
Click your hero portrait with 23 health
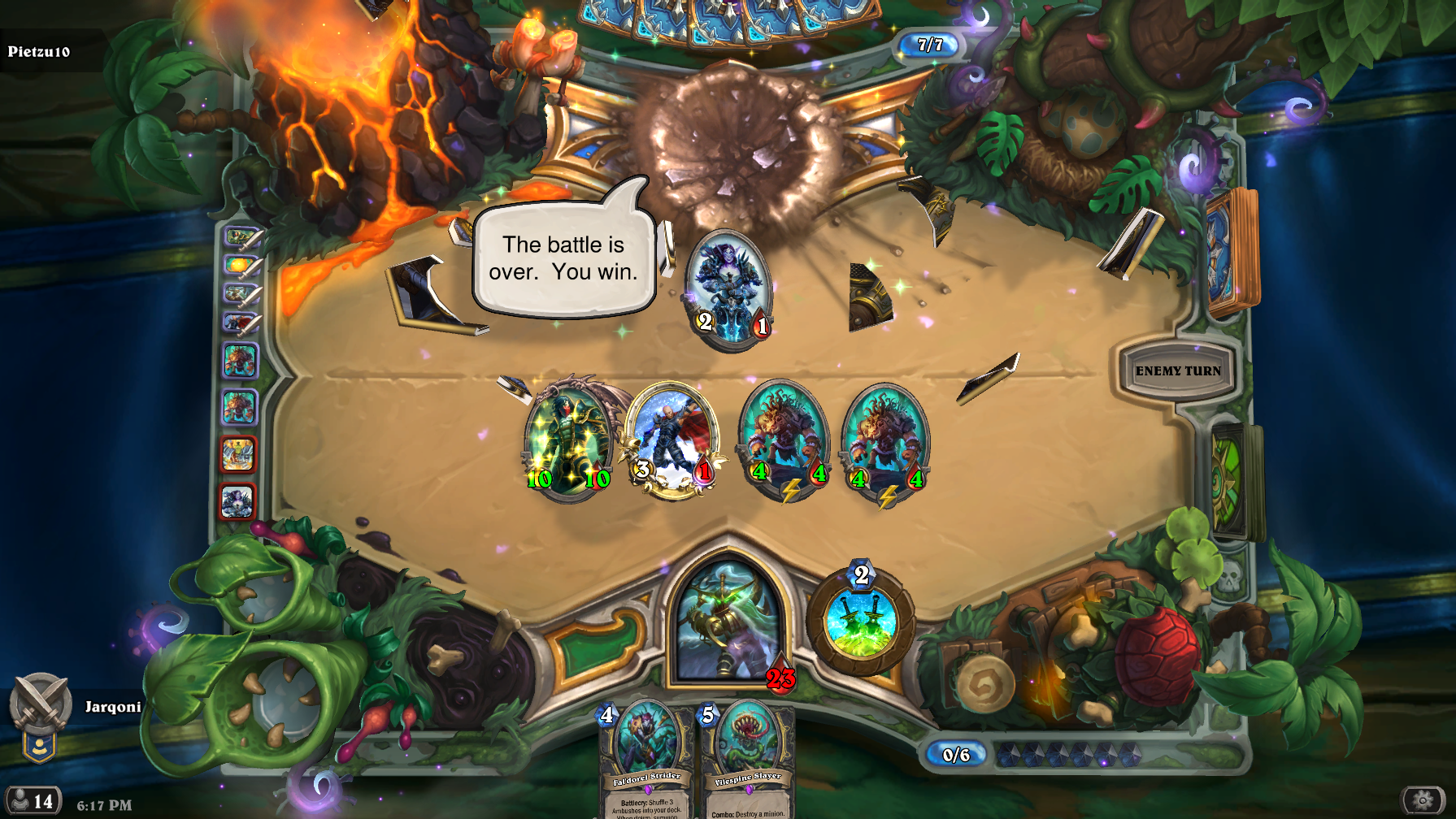point(728,622)
